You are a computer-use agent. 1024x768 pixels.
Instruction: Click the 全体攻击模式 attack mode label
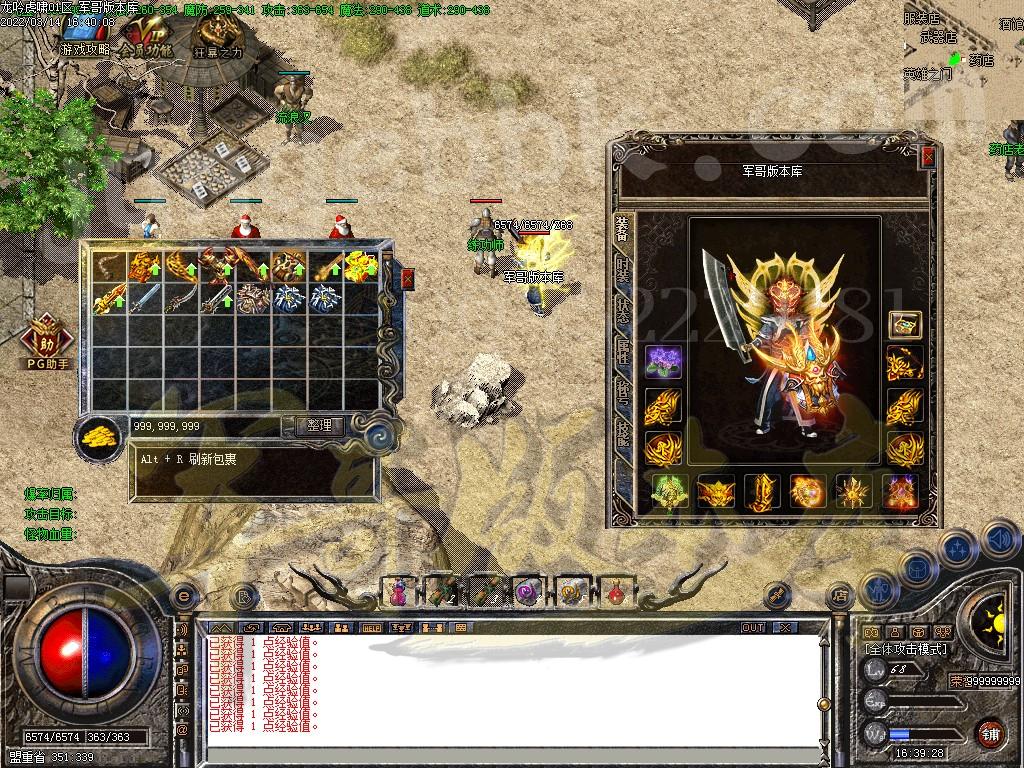pyautogui.click(x=907, y=649)
